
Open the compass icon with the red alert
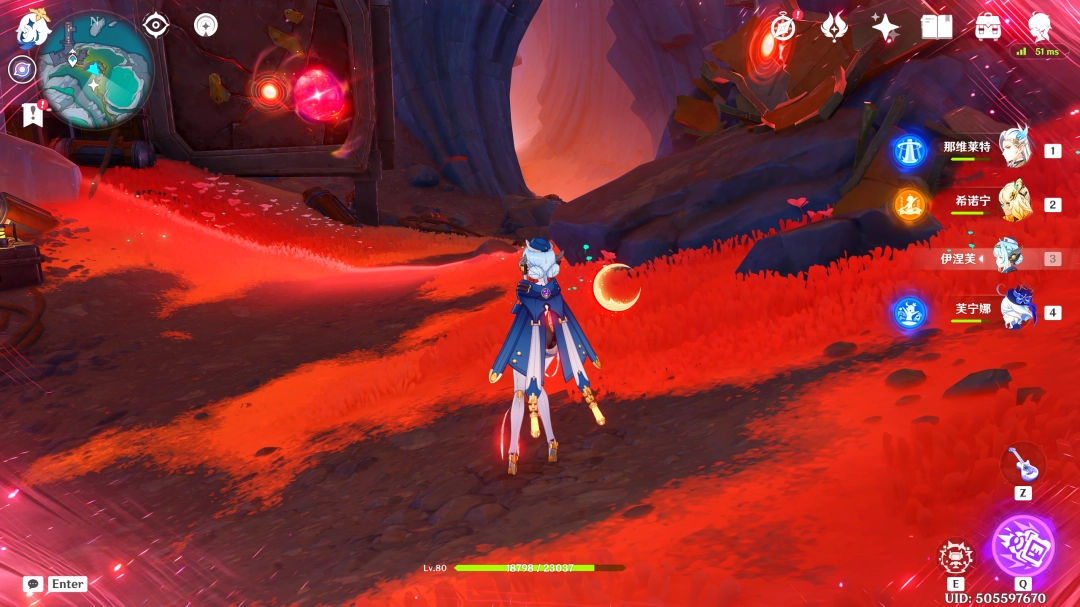(783, 27)
